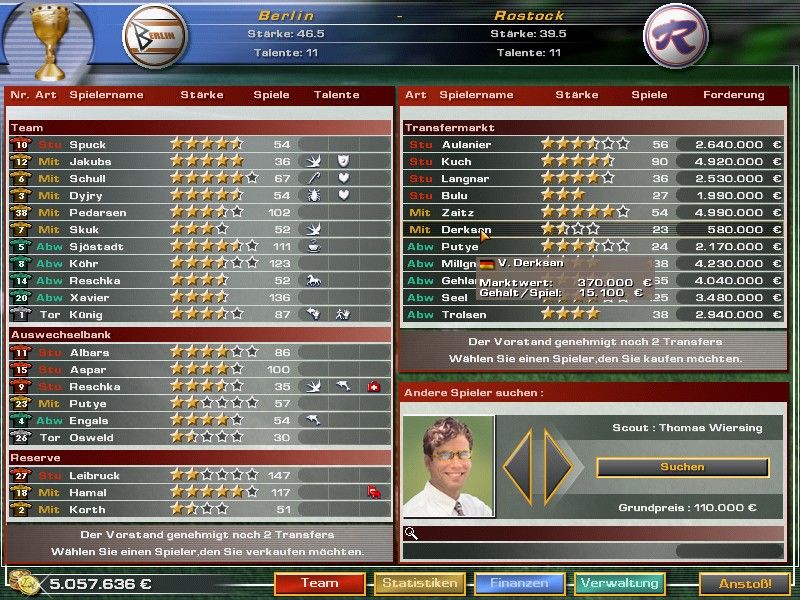Screen dimensions: 800x600
Task: Select goalkeeper Trolsen to buy
Action: pyautogui.click(x=463, y=315)
